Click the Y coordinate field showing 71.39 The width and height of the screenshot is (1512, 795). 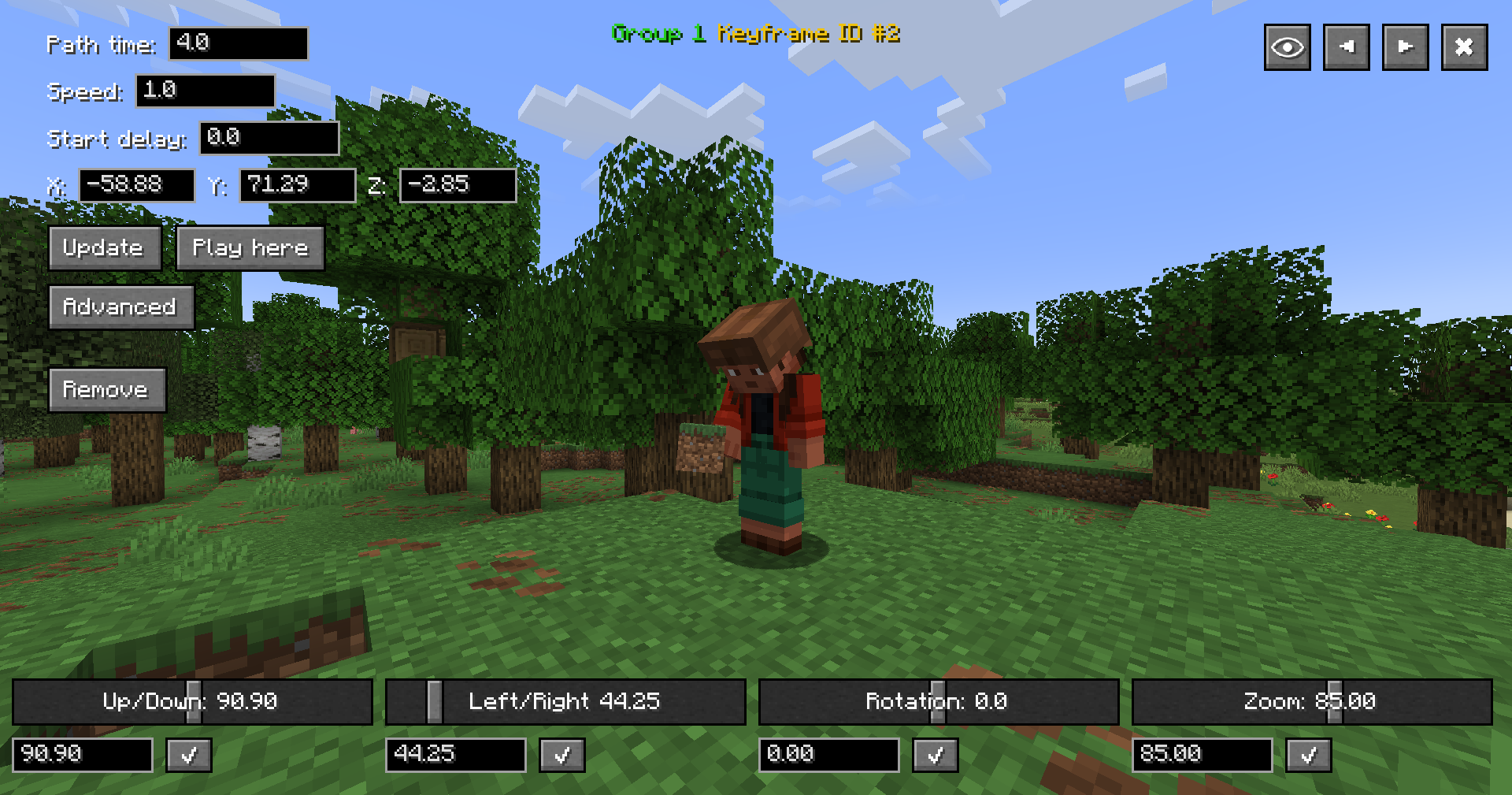[x=297, y=185]
